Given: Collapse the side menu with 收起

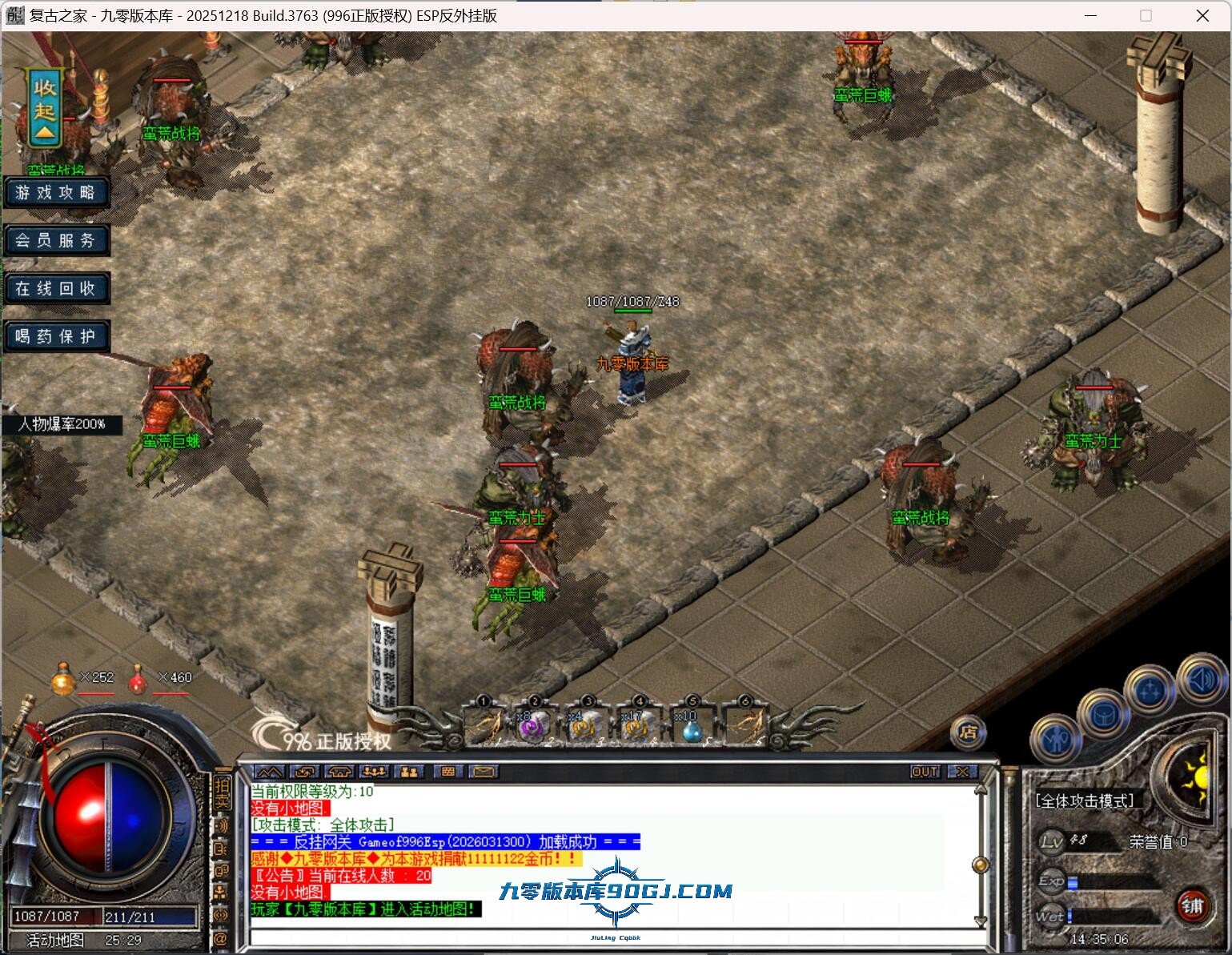Looking at the screenshot, I should [45, 109].
